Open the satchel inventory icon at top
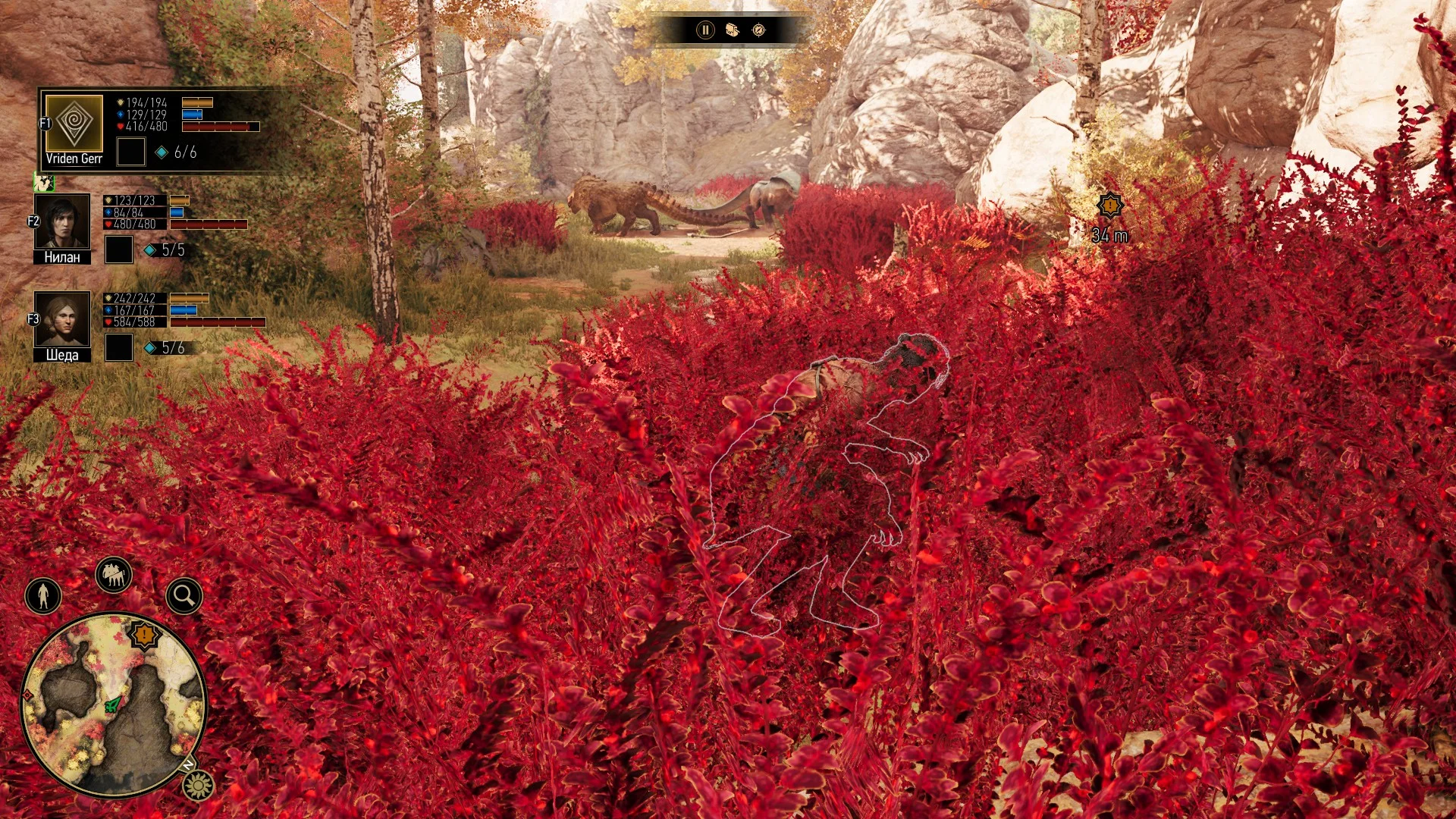The image size is (1456, 819). click(730, 30)
